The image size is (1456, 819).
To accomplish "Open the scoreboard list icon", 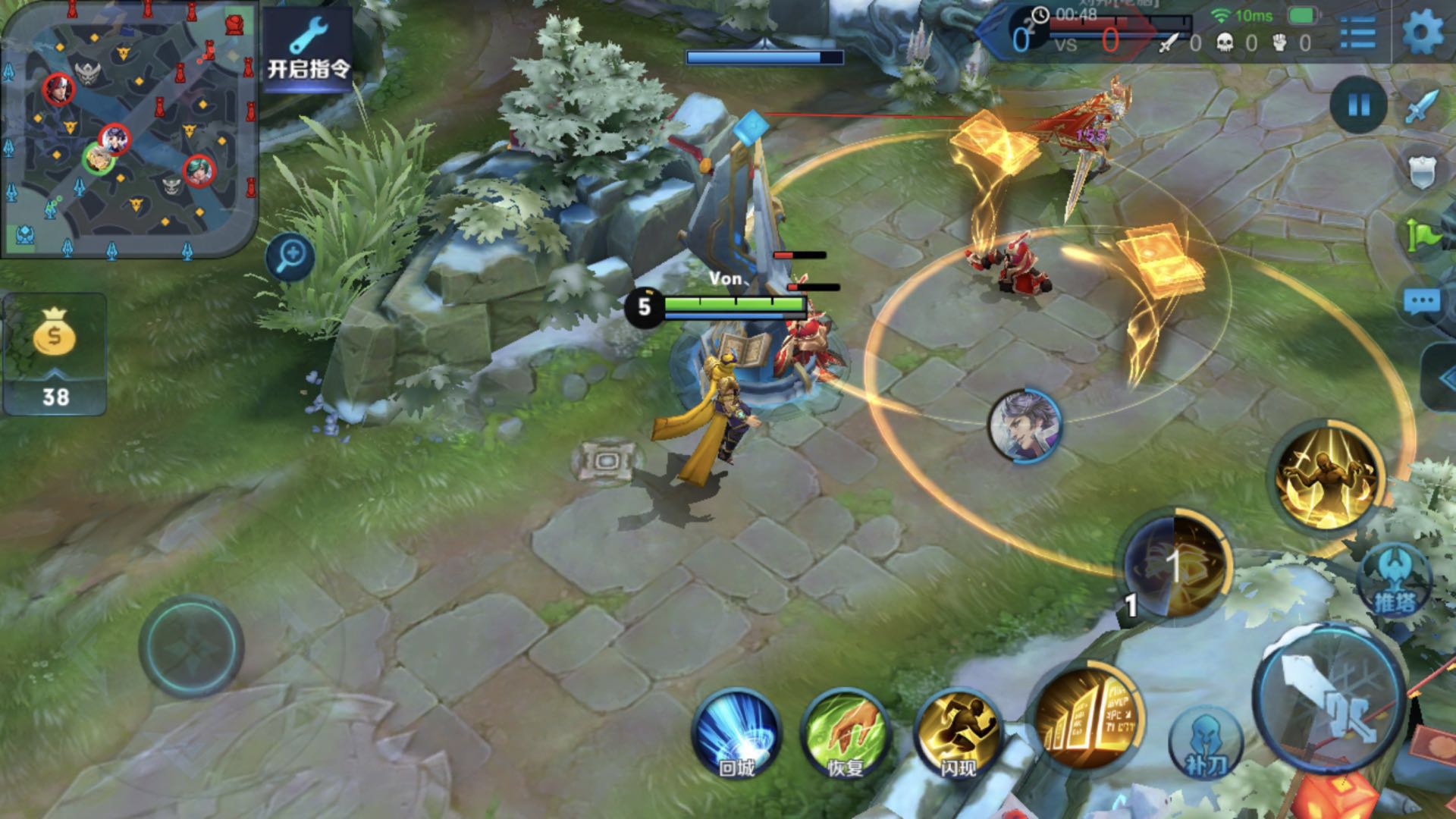I will point(1357,33).
